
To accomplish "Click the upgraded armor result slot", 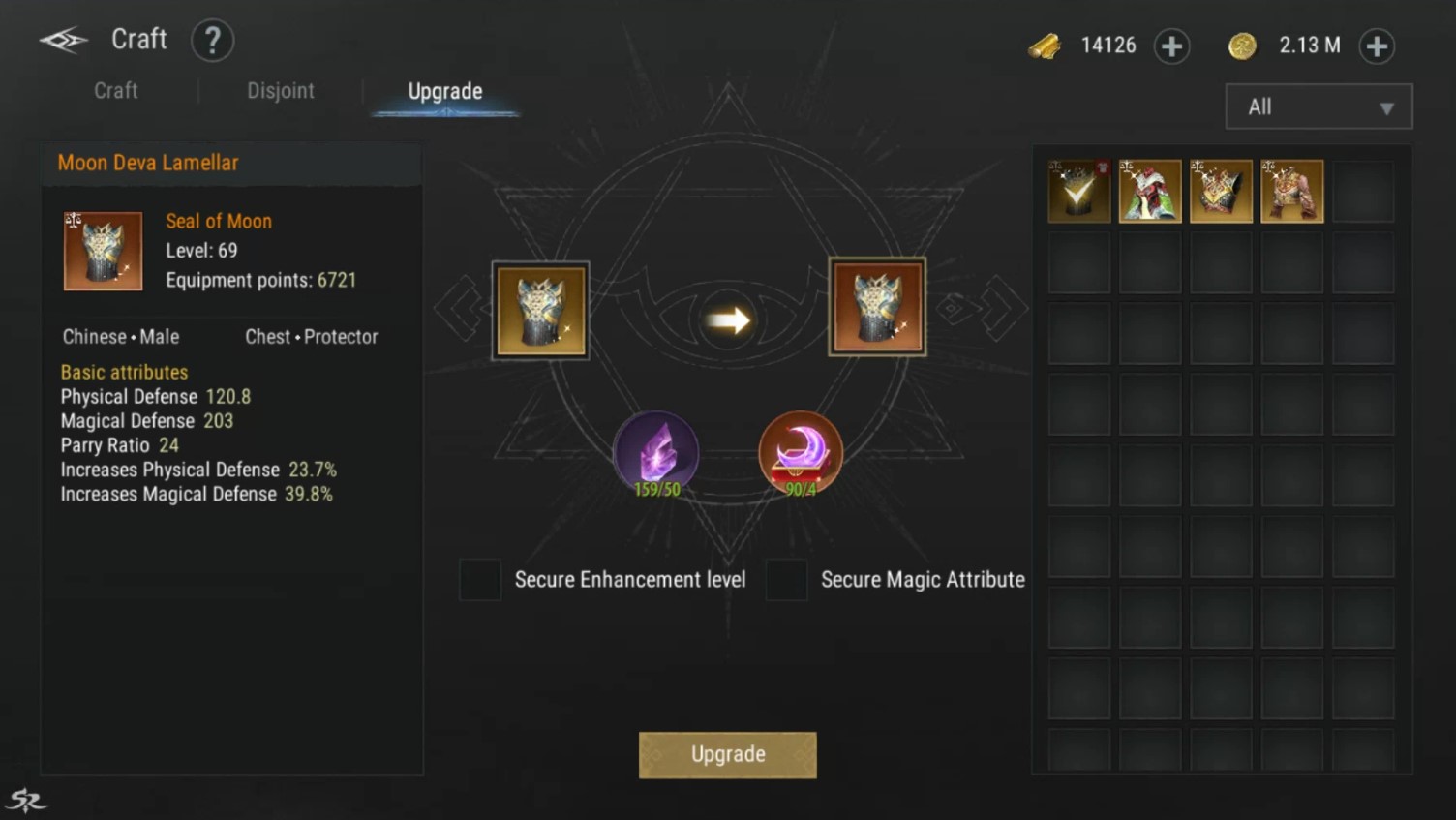I will (x=877, y=307).
